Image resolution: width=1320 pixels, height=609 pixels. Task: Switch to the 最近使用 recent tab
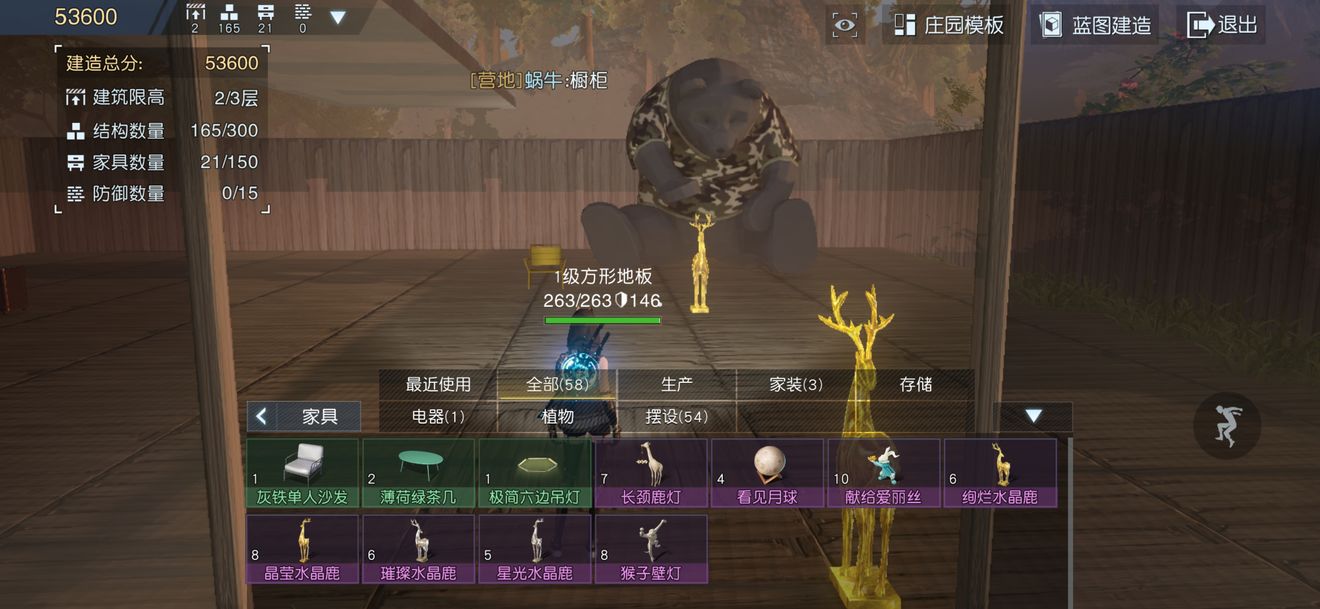pyautogui.click(x=438, y=384)
